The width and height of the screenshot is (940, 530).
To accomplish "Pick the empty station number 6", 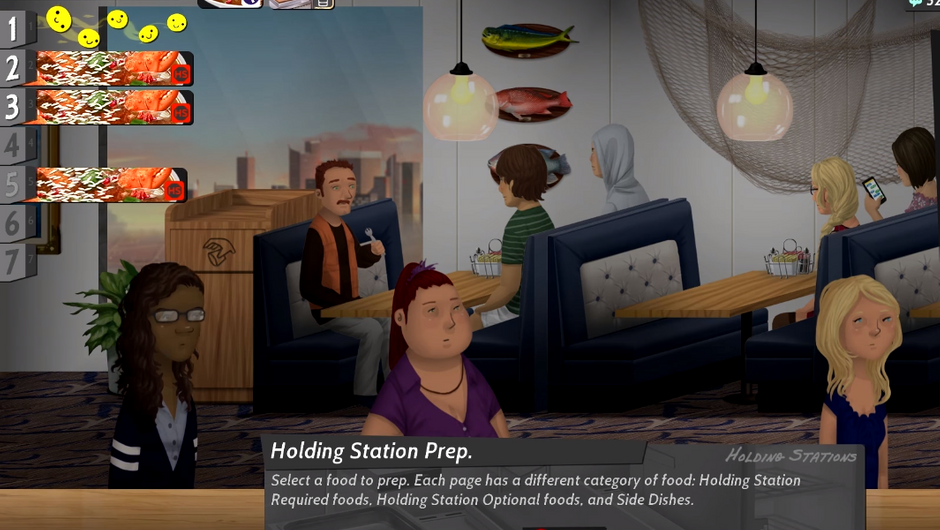I will [15, 224].
